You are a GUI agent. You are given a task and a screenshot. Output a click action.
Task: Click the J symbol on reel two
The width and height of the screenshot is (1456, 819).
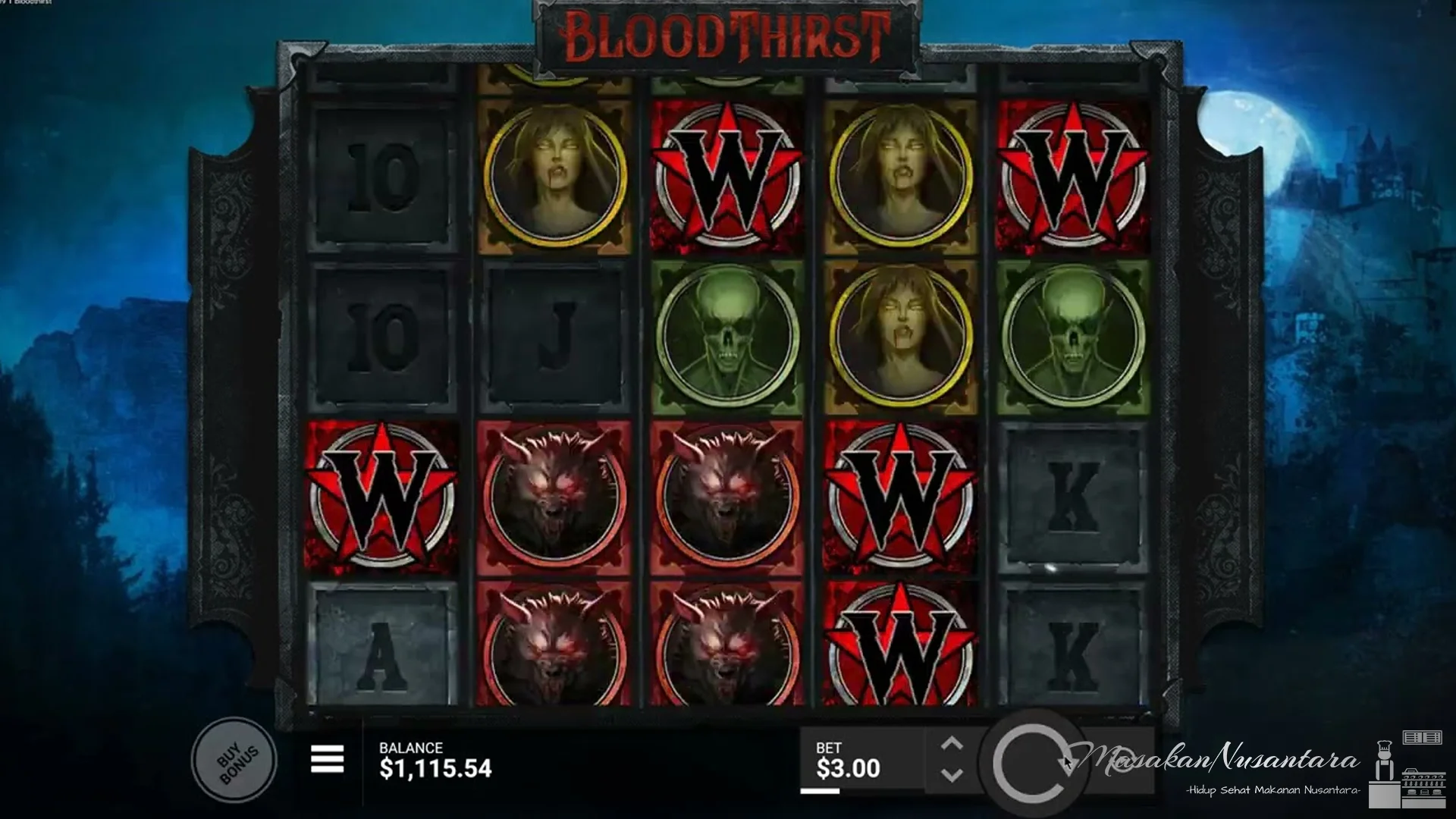coord(557,334)
